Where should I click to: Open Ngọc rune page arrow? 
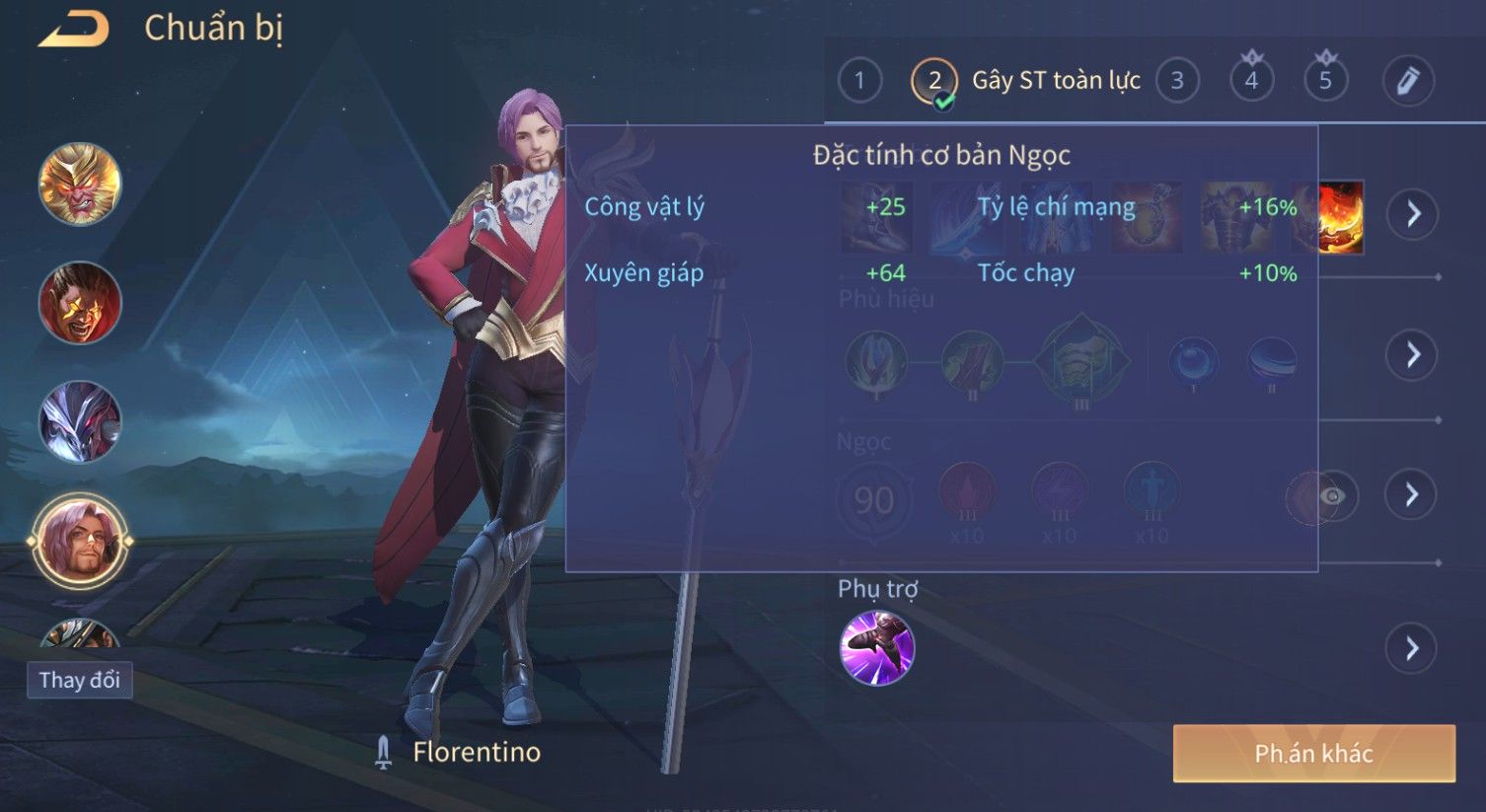pyautogui.click(x=1412, y=493)
